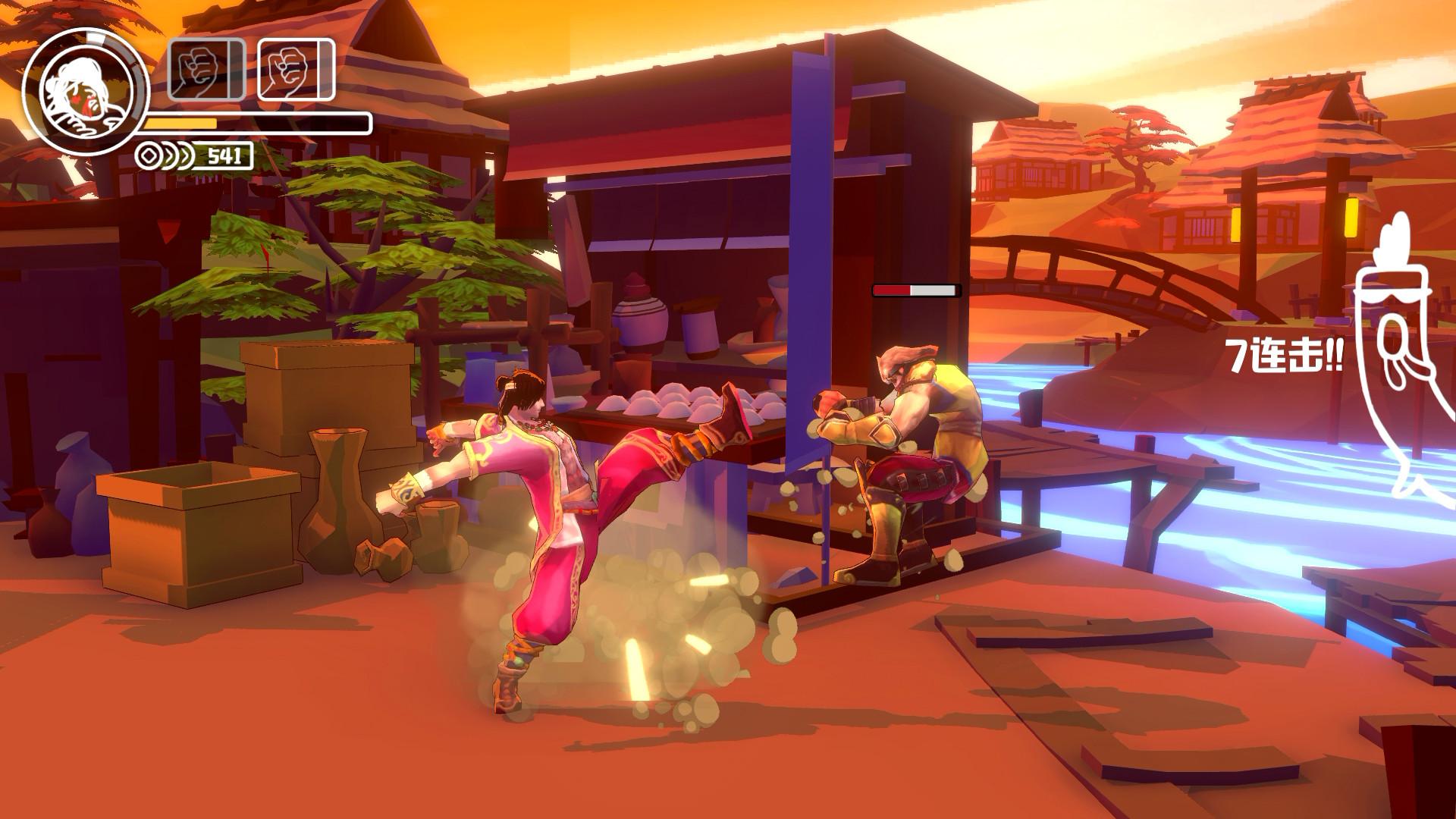Click the coin currency icon beside 541
1456x819 pixels.
point(147,155)
